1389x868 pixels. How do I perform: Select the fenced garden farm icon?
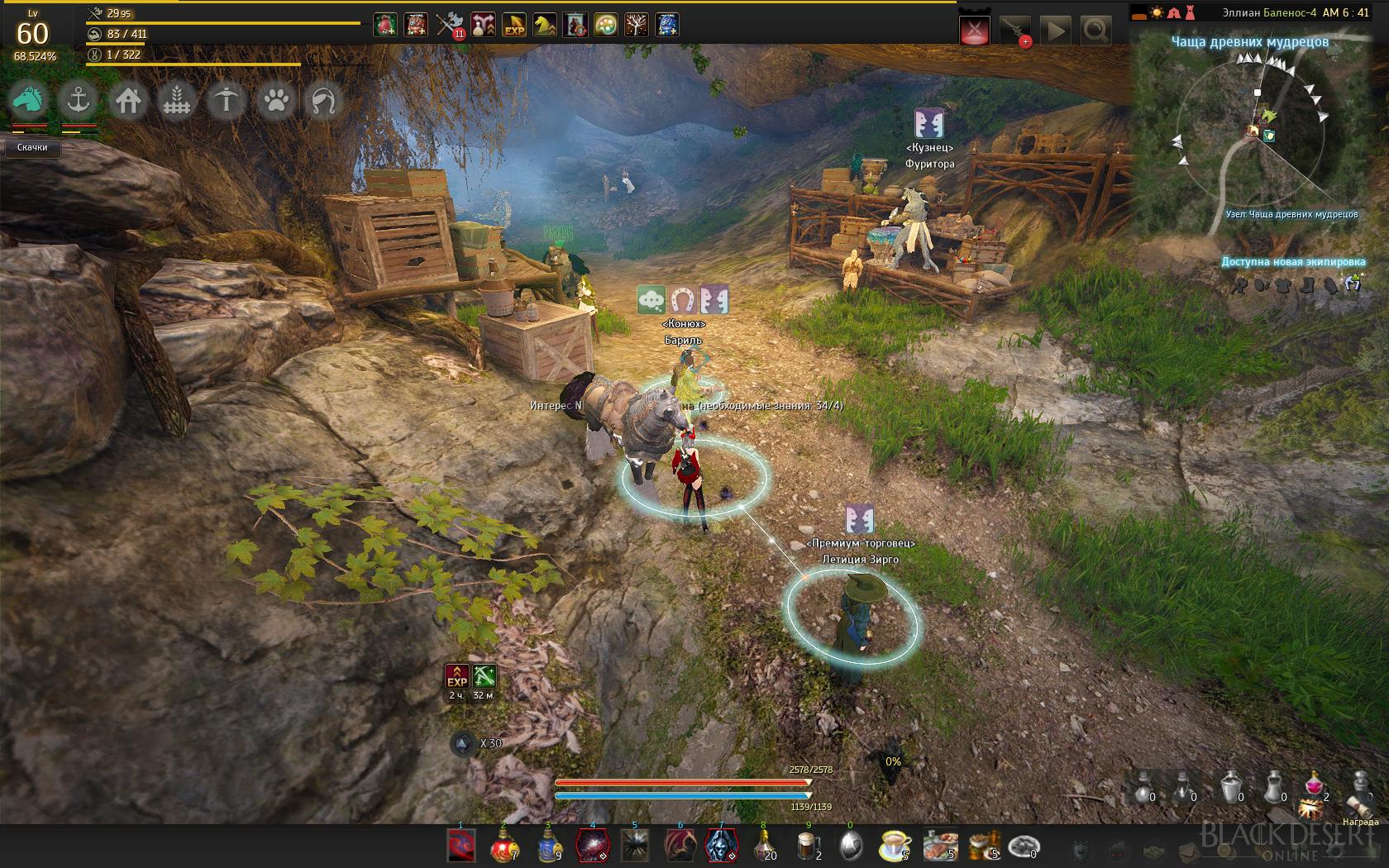[176, 101]
